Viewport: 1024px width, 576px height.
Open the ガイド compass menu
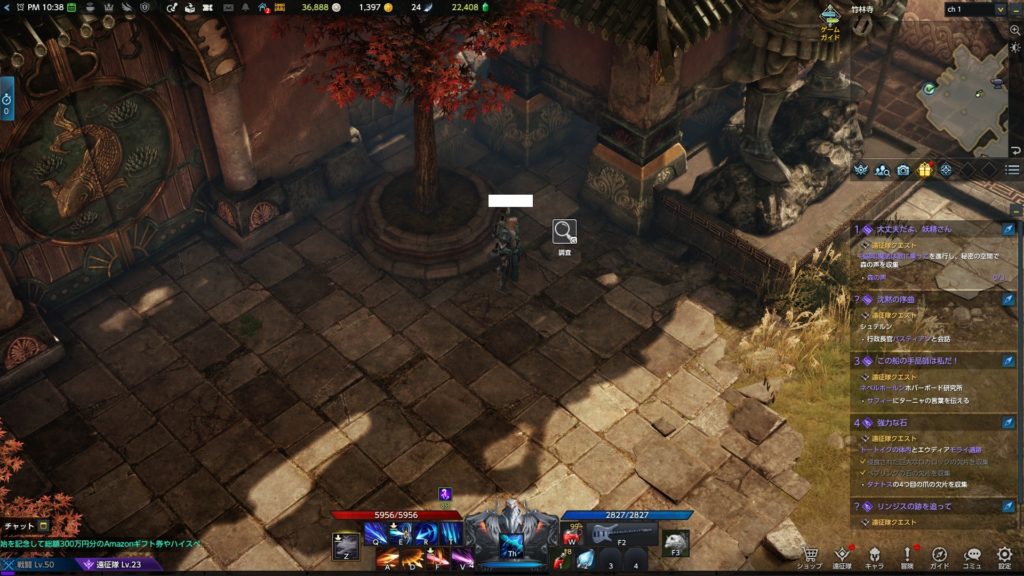(x=940, y=556)
